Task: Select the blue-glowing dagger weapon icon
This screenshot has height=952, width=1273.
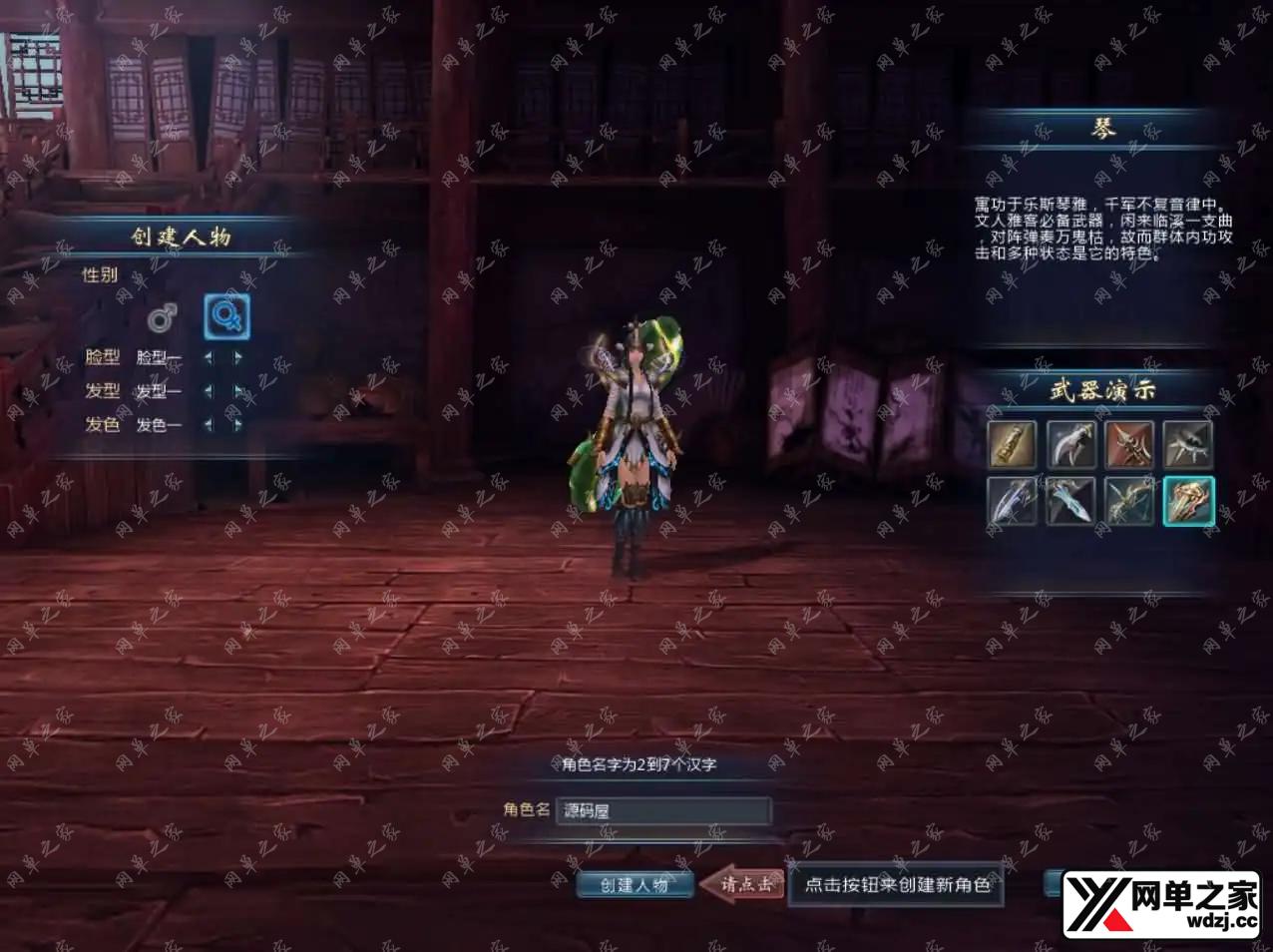Action: pyautogui.click(x=1071, y=501)
